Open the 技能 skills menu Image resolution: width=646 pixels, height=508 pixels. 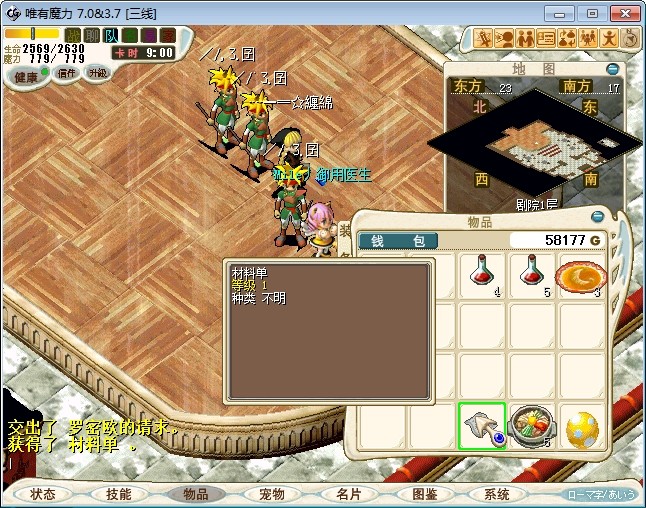[119, 494]
